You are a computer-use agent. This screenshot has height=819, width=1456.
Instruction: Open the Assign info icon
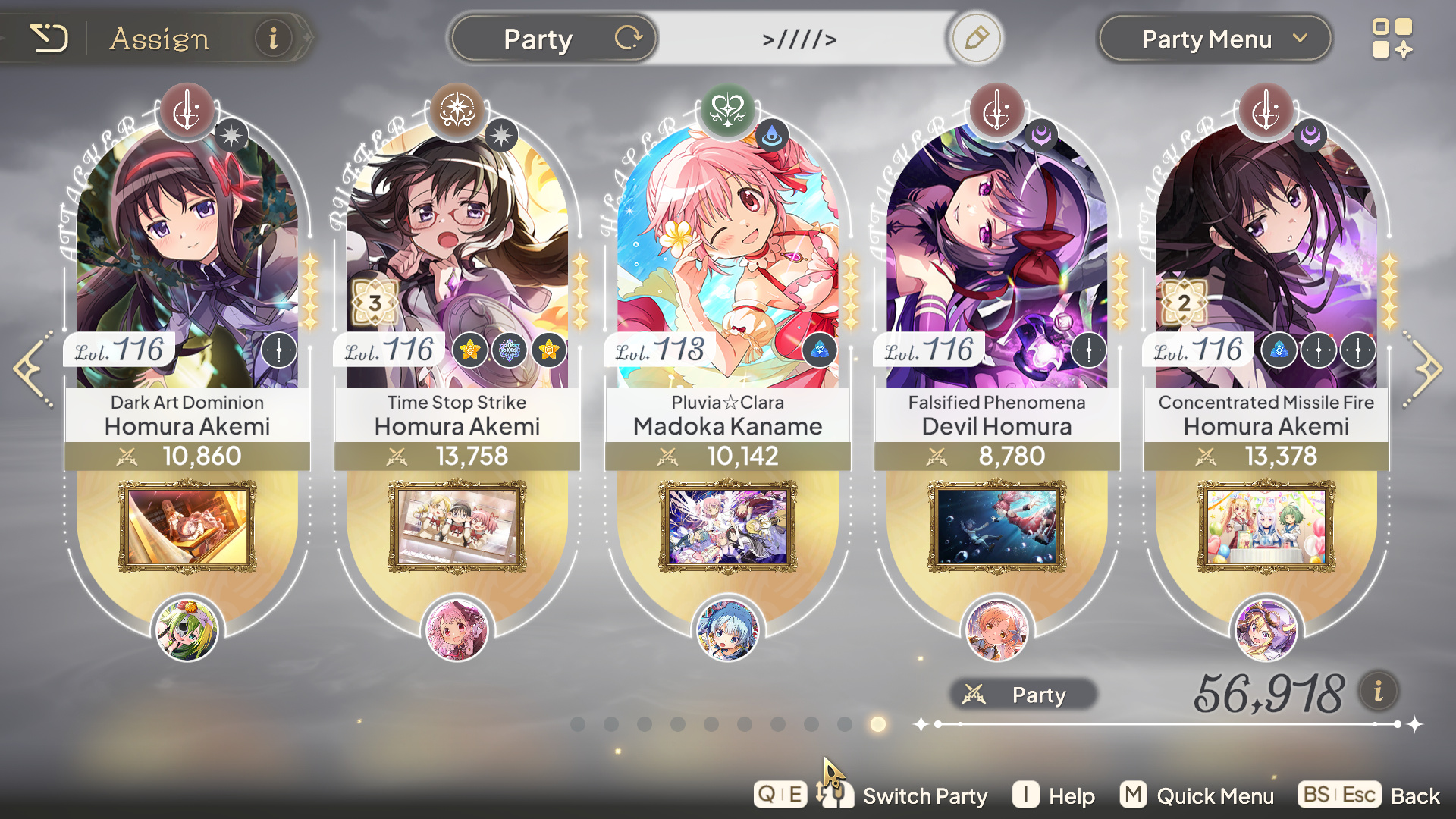(x=273, y=38)
